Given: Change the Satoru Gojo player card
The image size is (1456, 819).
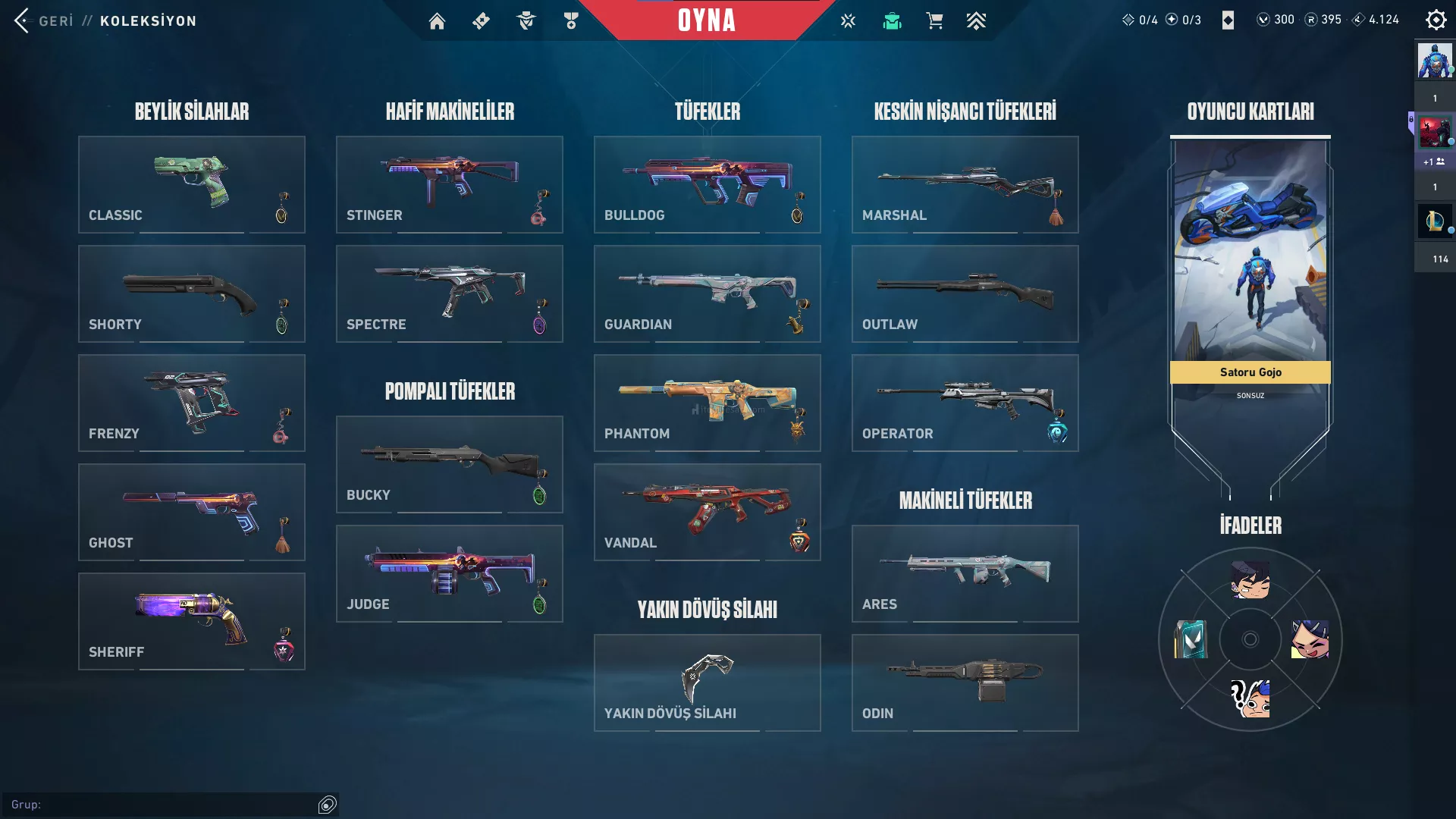Looking at the screenshot, I should pyautogui.click(x=1250, y=258).
